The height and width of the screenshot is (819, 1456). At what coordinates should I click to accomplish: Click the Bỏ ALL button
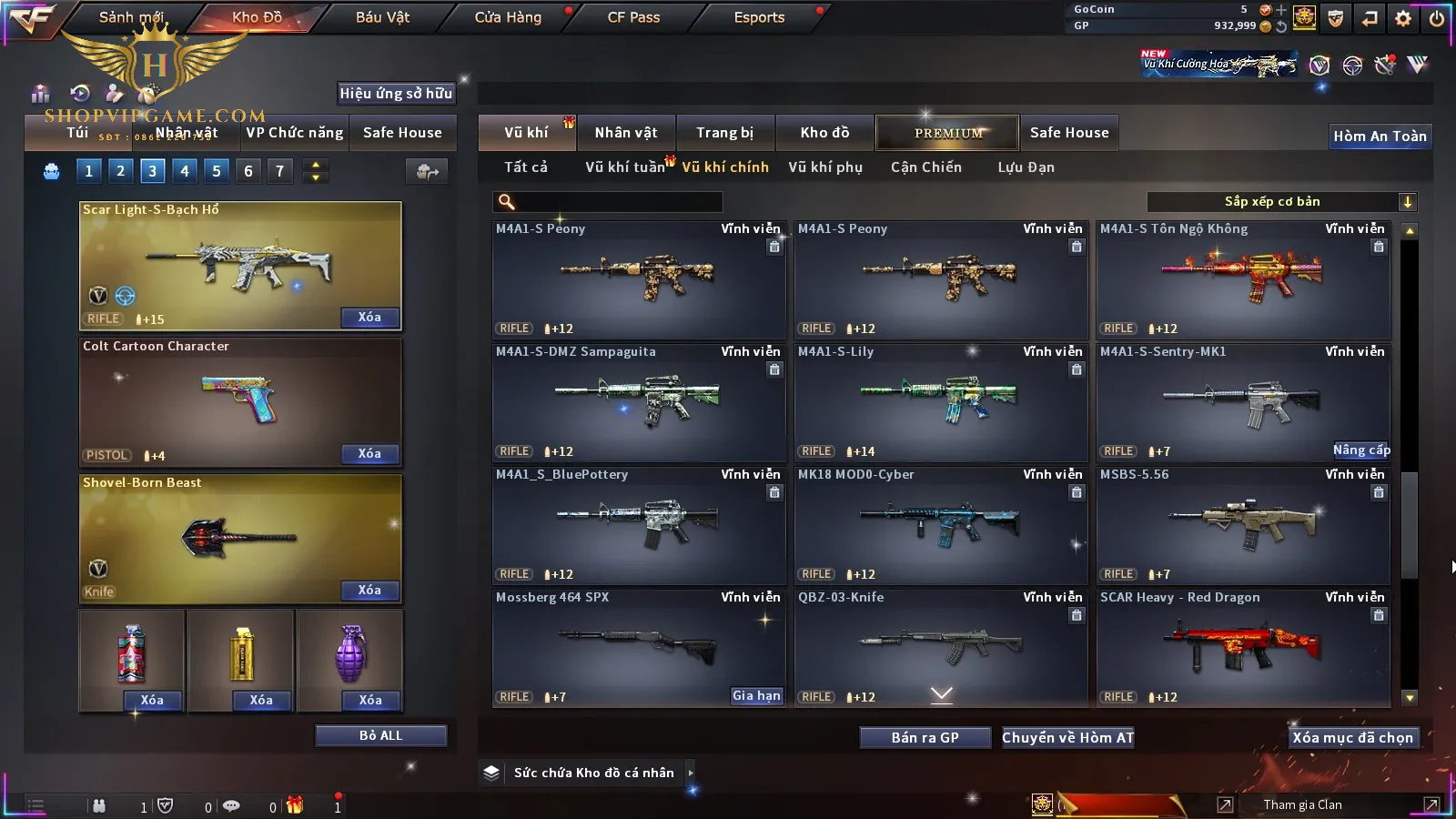pyautogui.click(x=380, y=735)
